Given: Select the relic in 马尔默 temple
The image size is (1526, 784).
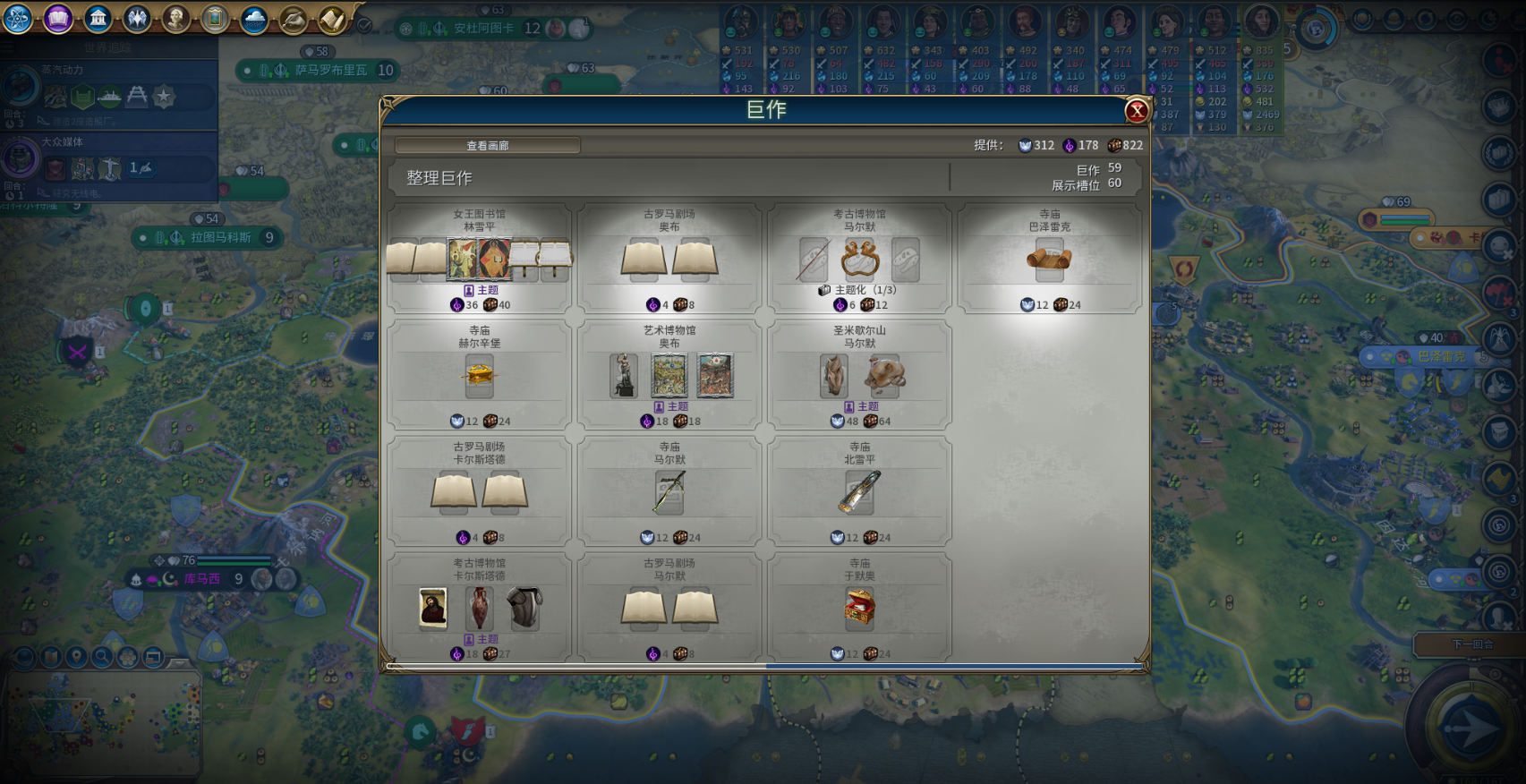Looking at the screenshot, I should click(669, 492).
